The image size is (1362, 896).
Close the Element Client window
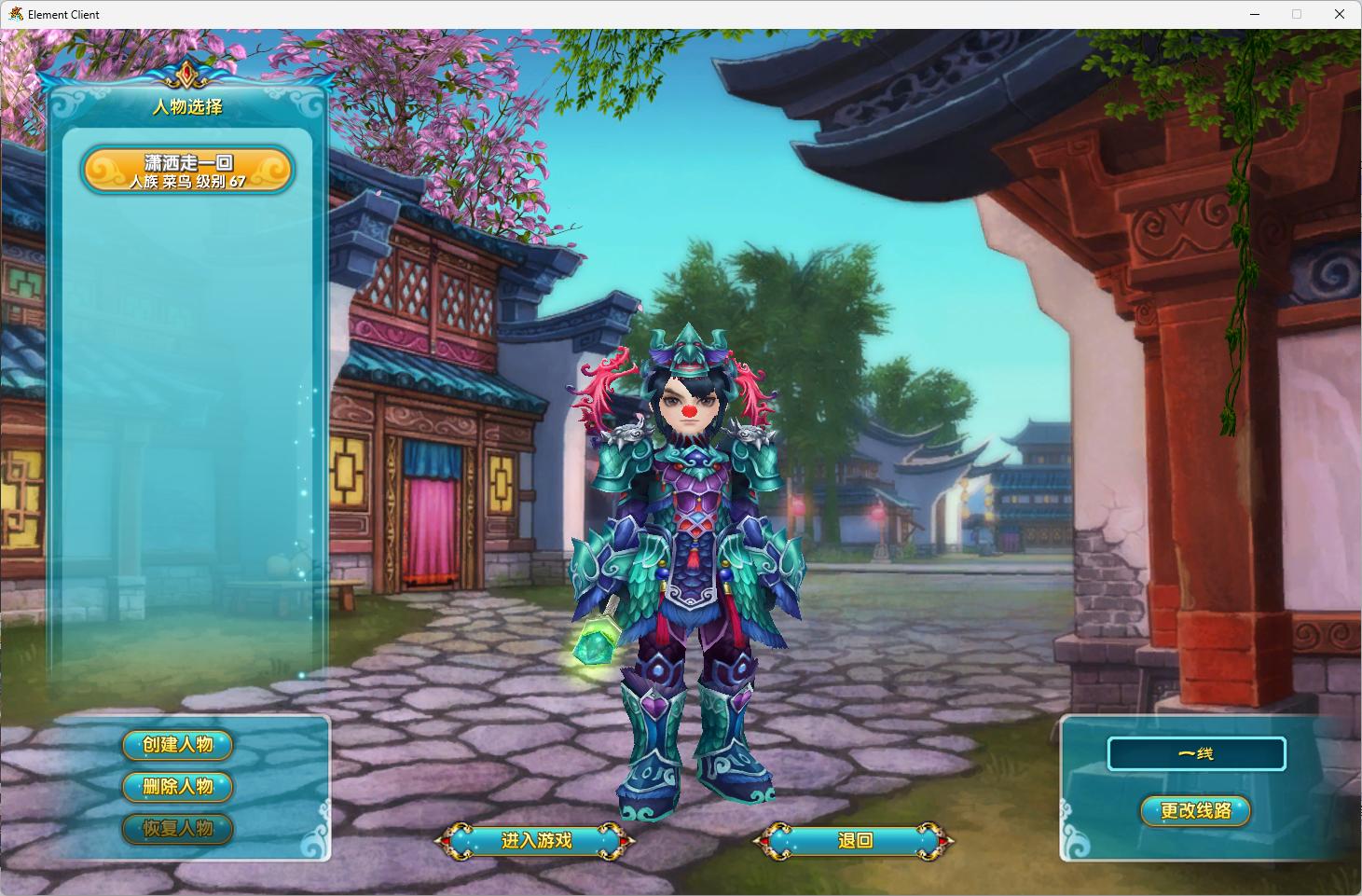click(1340, 14)
